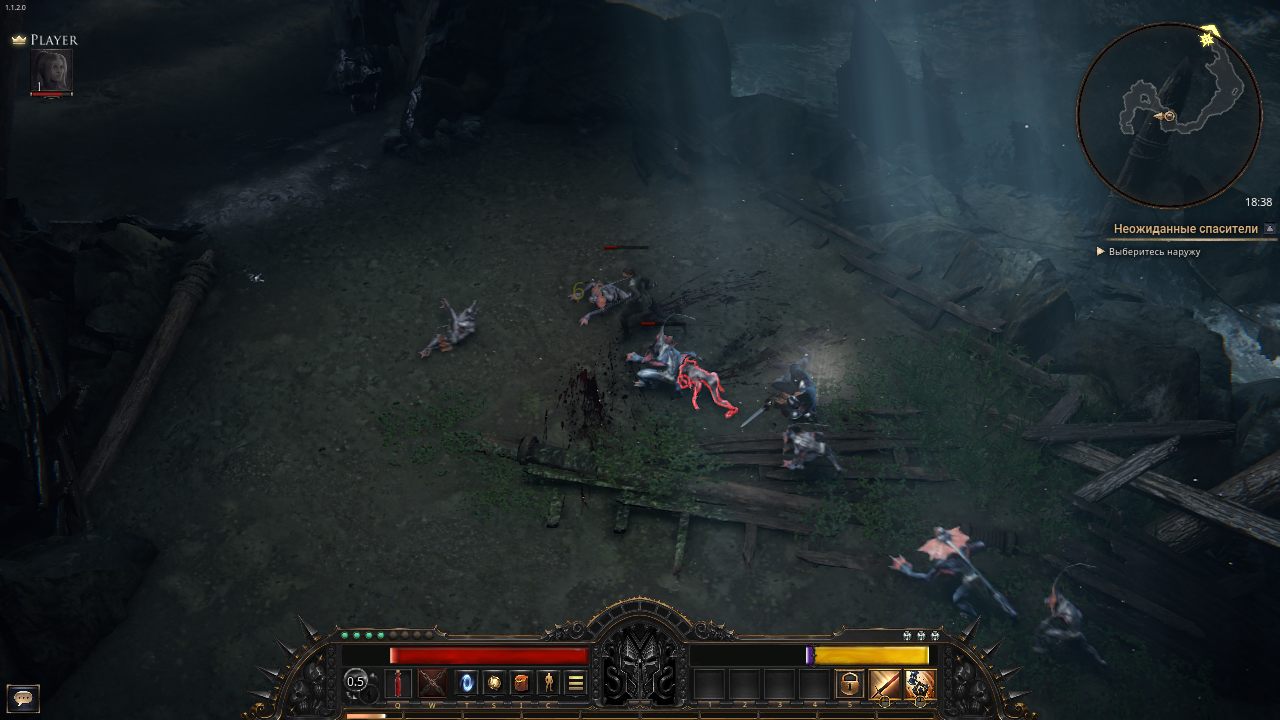Click the objective Выберитесь наружу
This screenshot has width=1280, height=720.
point(1155,251)
